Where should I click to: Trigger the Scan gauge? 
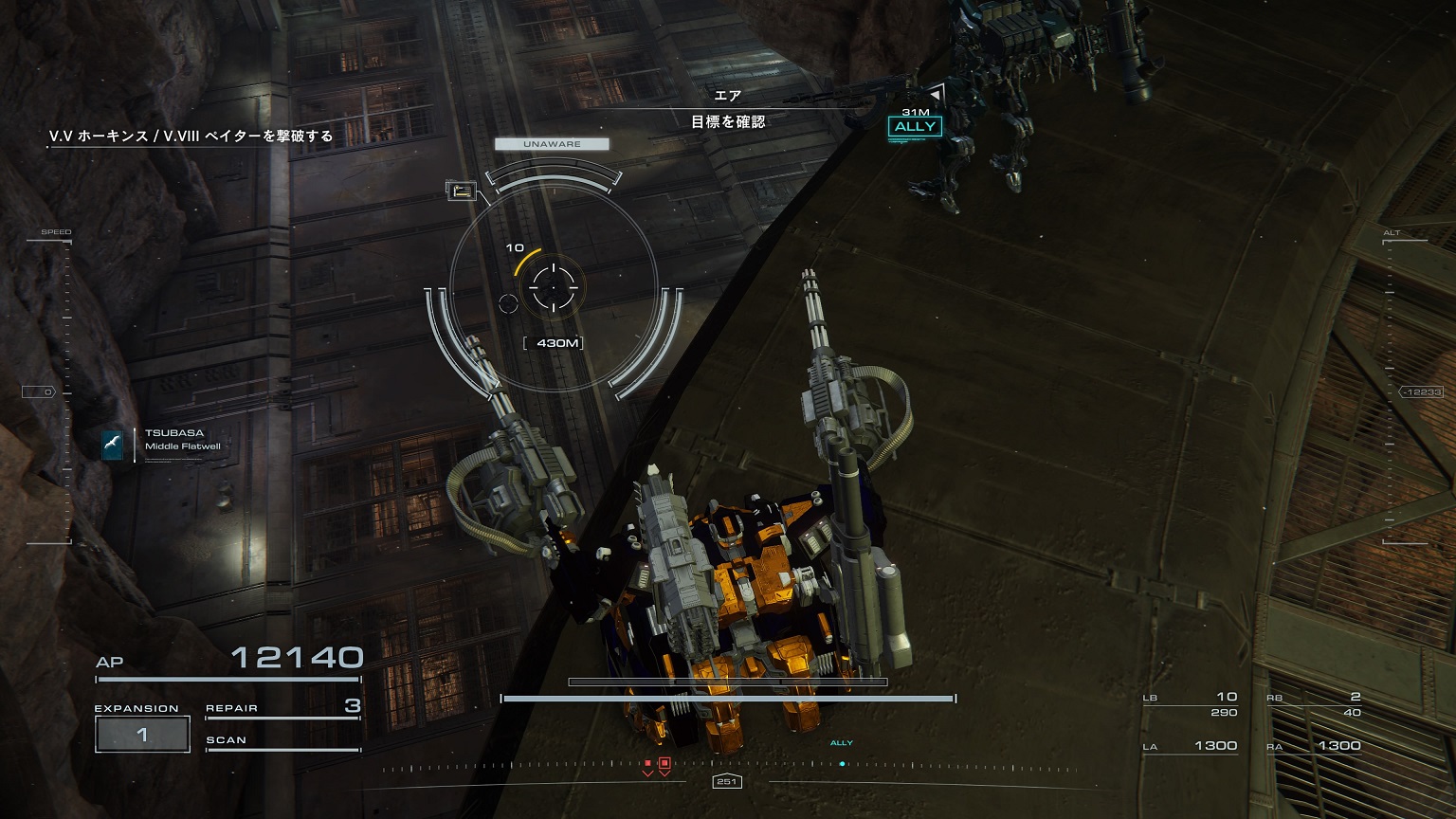282,741
